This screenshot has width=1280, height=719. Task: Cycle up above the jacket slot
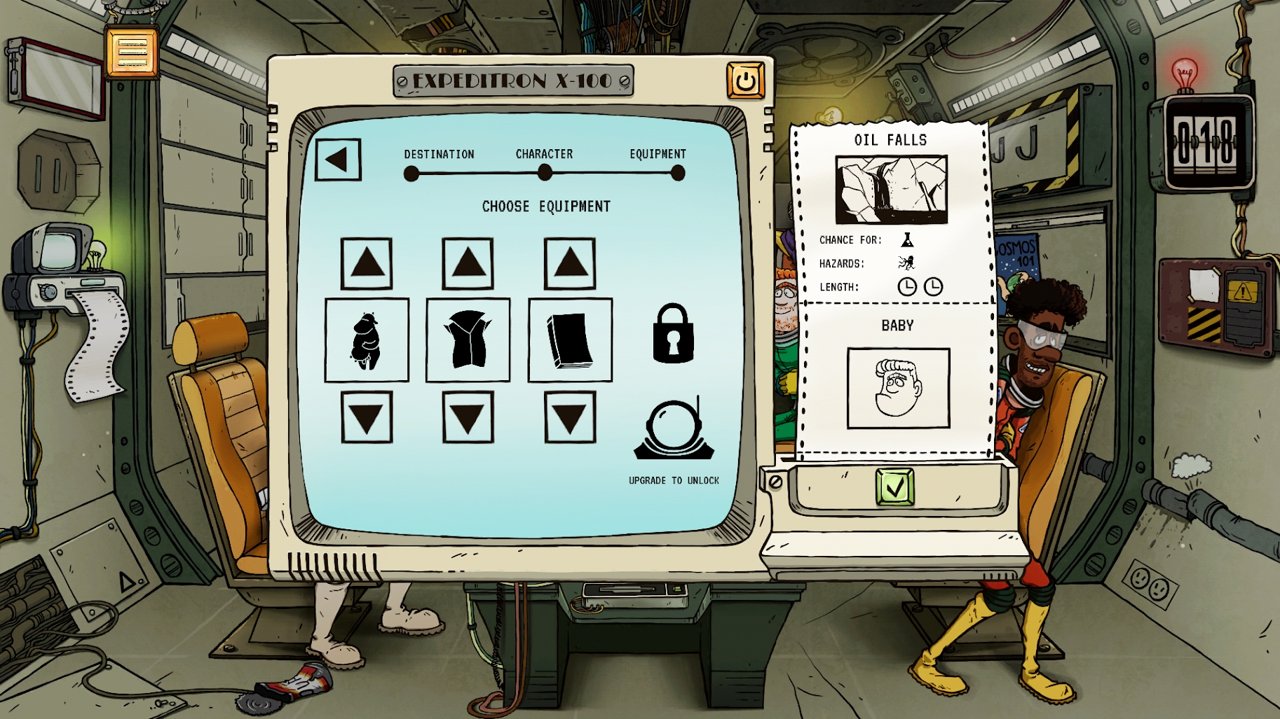468,264
